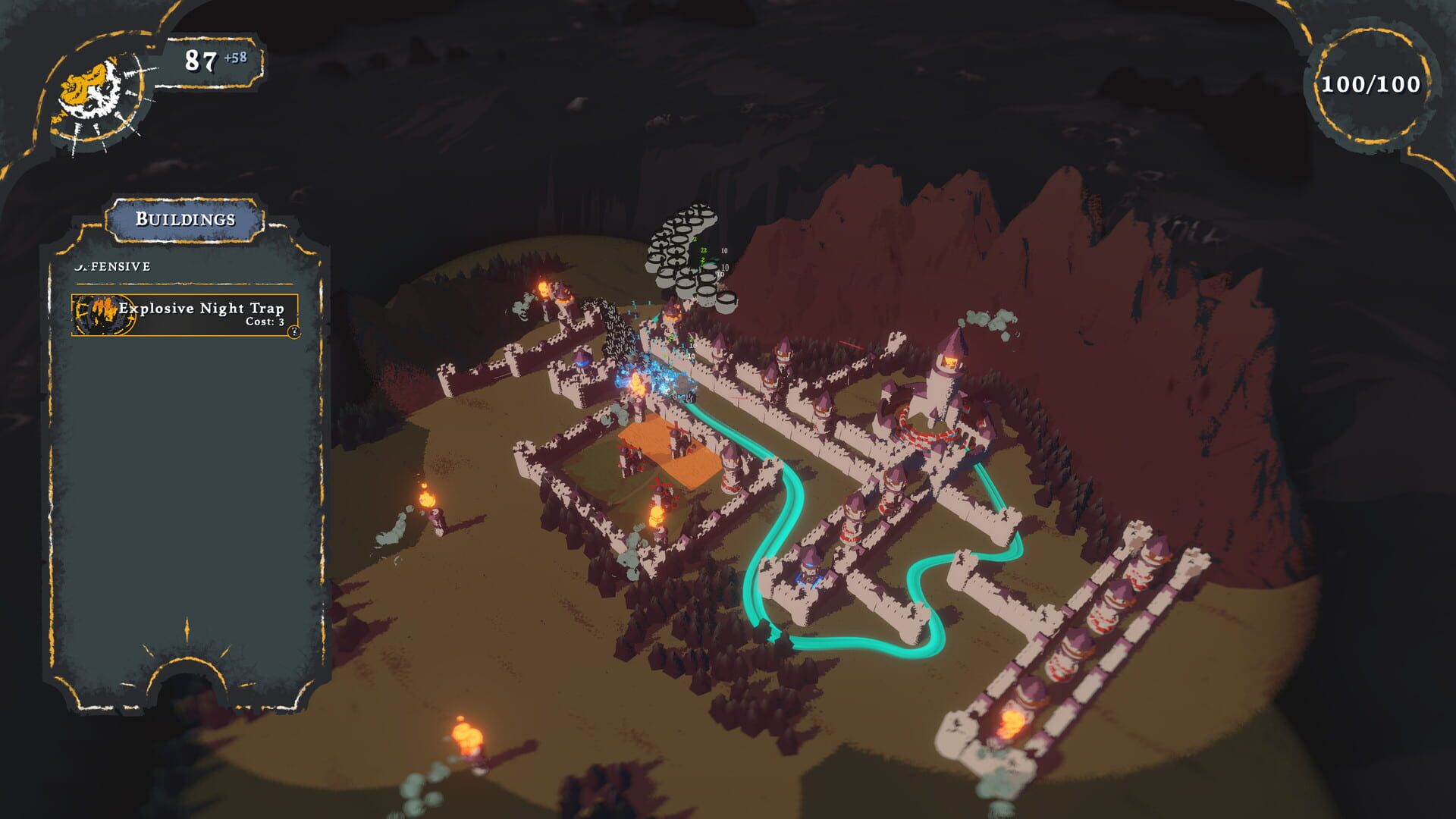Screen dimensions: 1456x819
Task: Collapse the Offensive buildings category
Action: click(114, 265)
